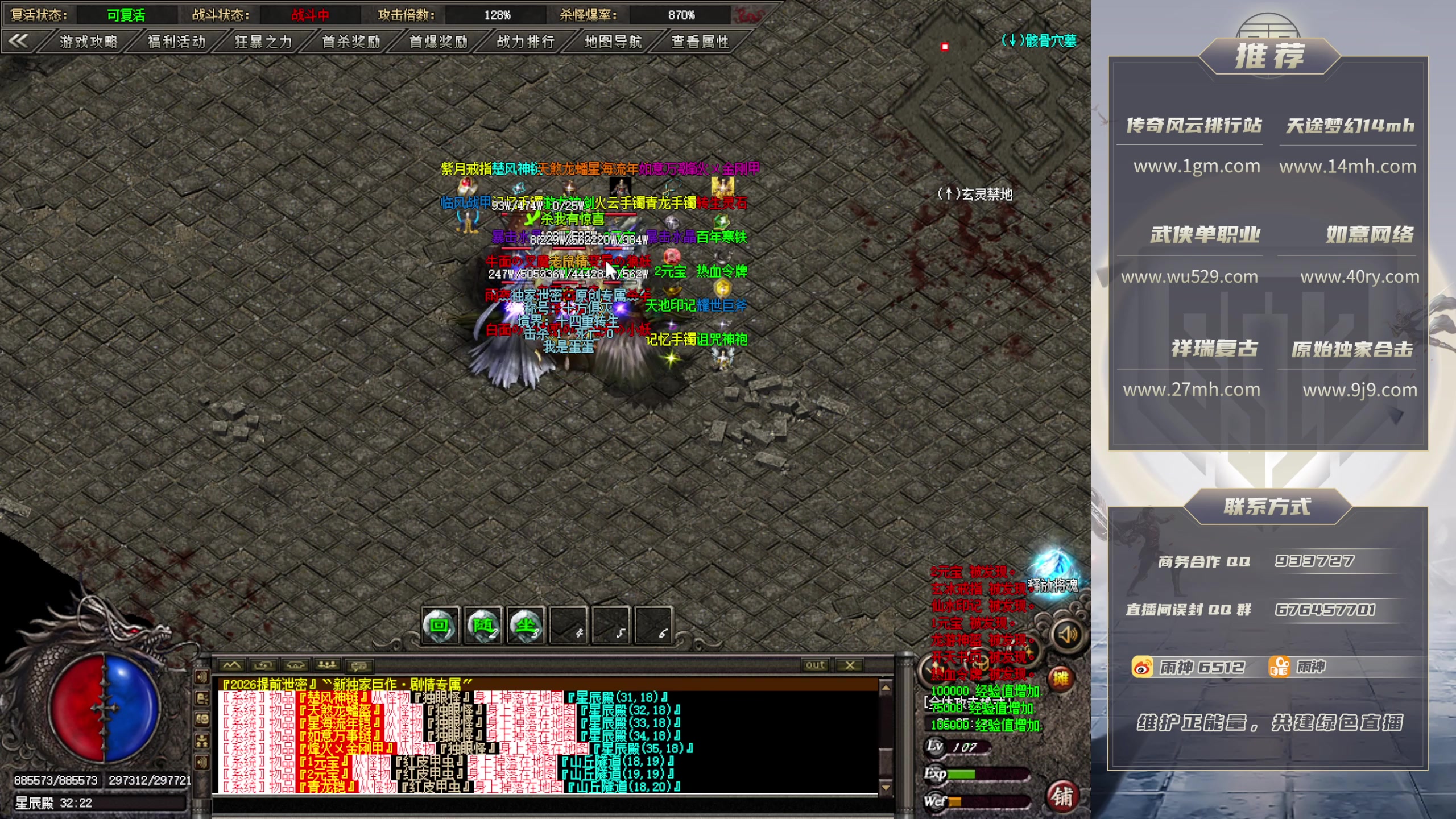The height and width of the screenshot is (819, 1456).
Task: Open the 首杀奖励 first-kill rewards
Action: tap(351, 42)
